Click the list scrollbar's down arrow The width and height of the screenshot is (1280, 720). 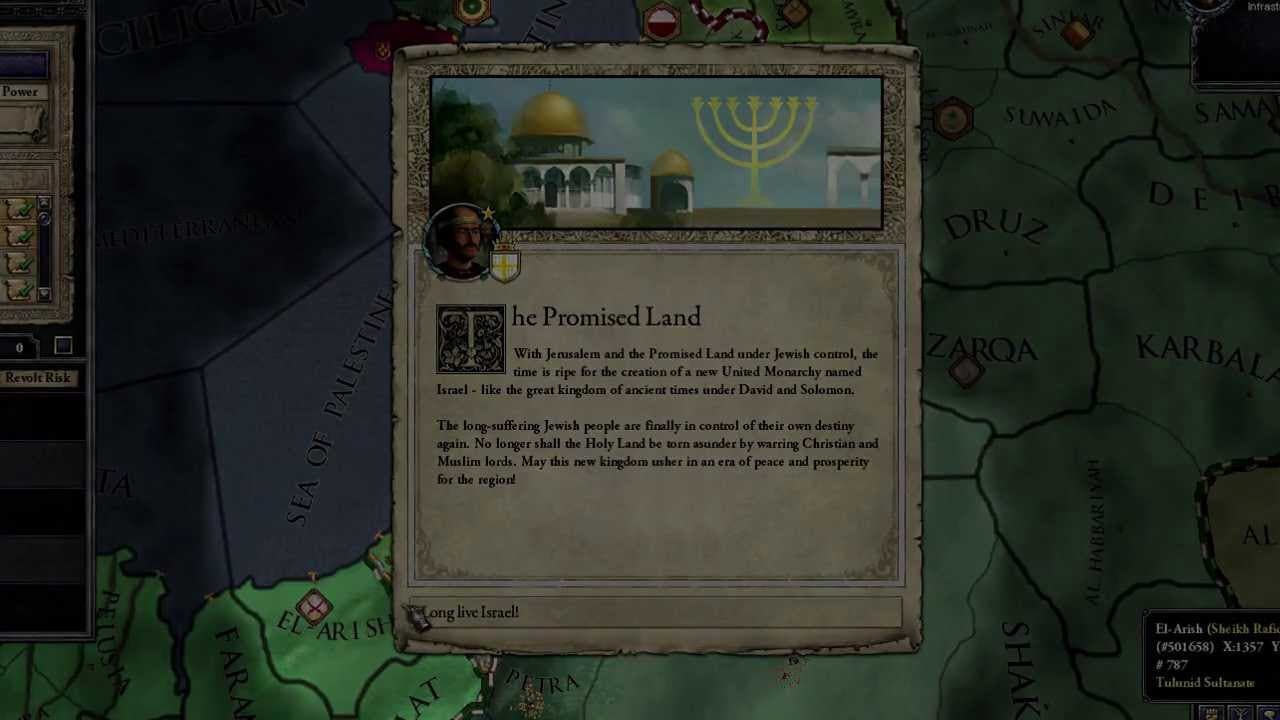coord(44,294)
